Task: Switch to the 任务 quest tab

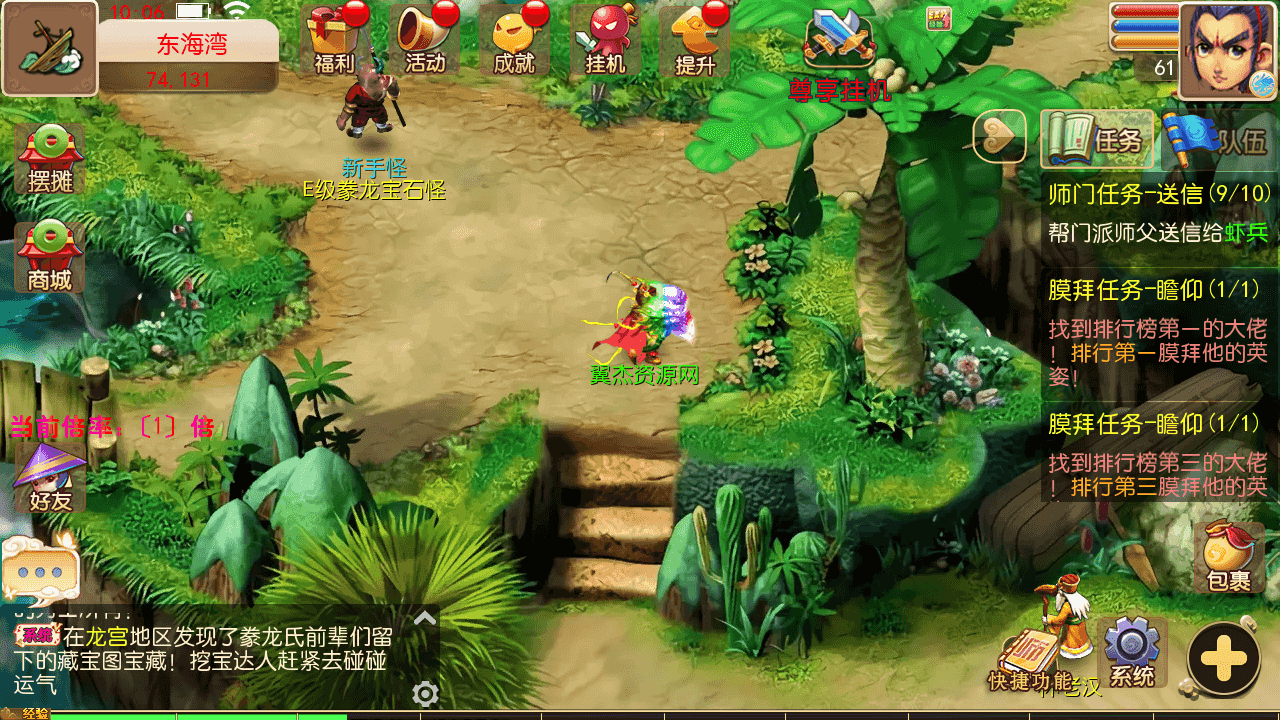Action: click(x=1098, y=139)
